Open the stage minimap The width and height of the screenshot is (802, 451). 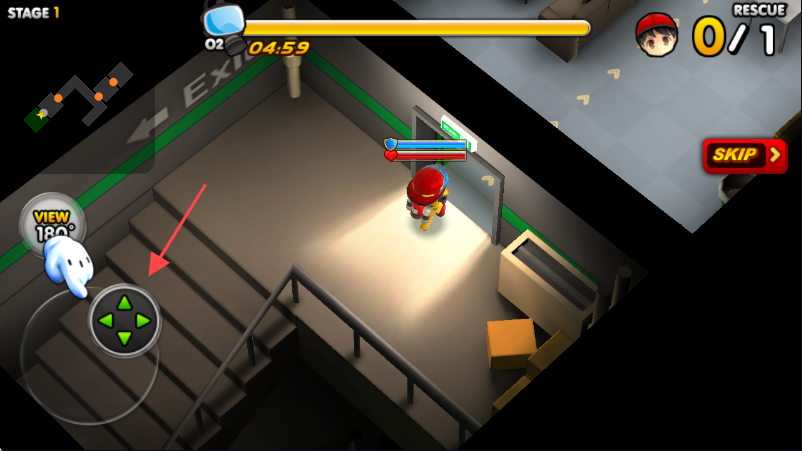click(80, 98)
